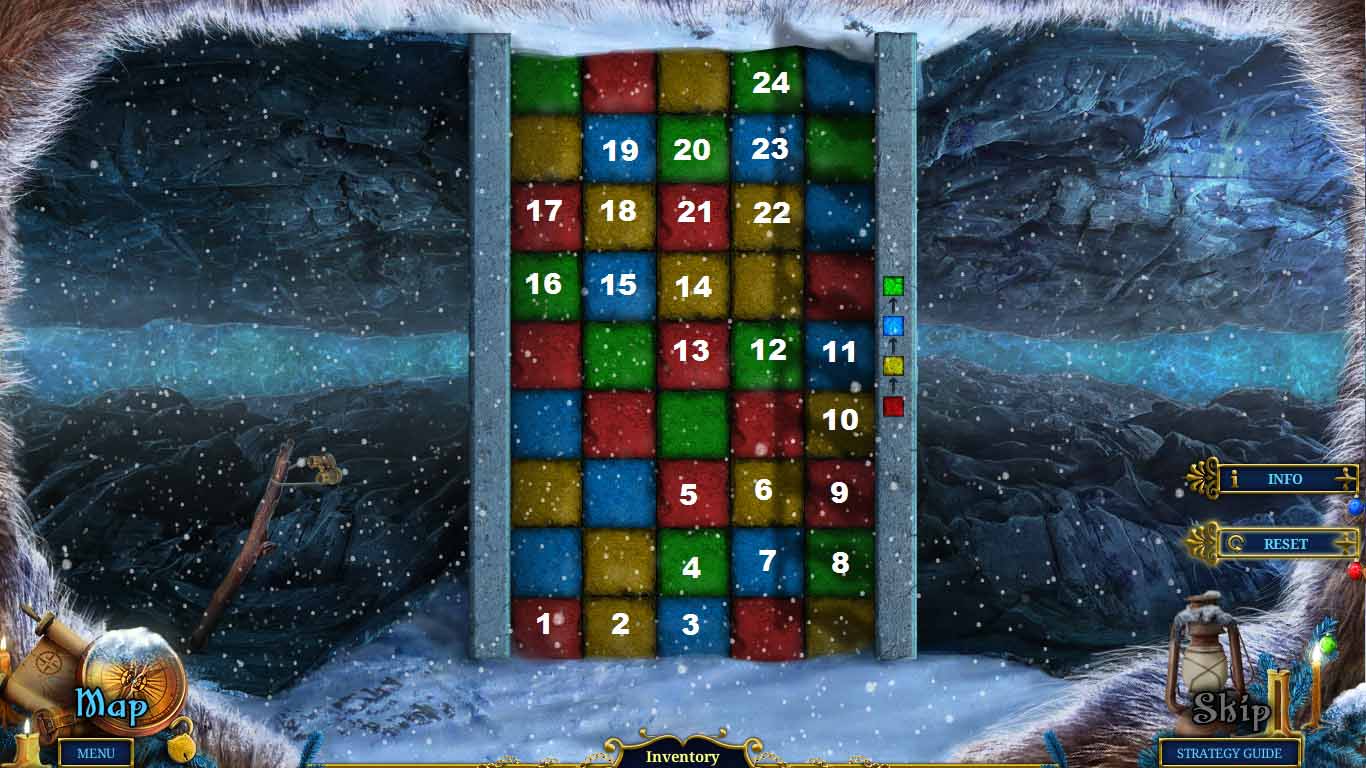Select the blue square in the color legend
Image resolution: width=1366 pixels, height=768 pixels.
pyautogui.click(x=895, y=325)
